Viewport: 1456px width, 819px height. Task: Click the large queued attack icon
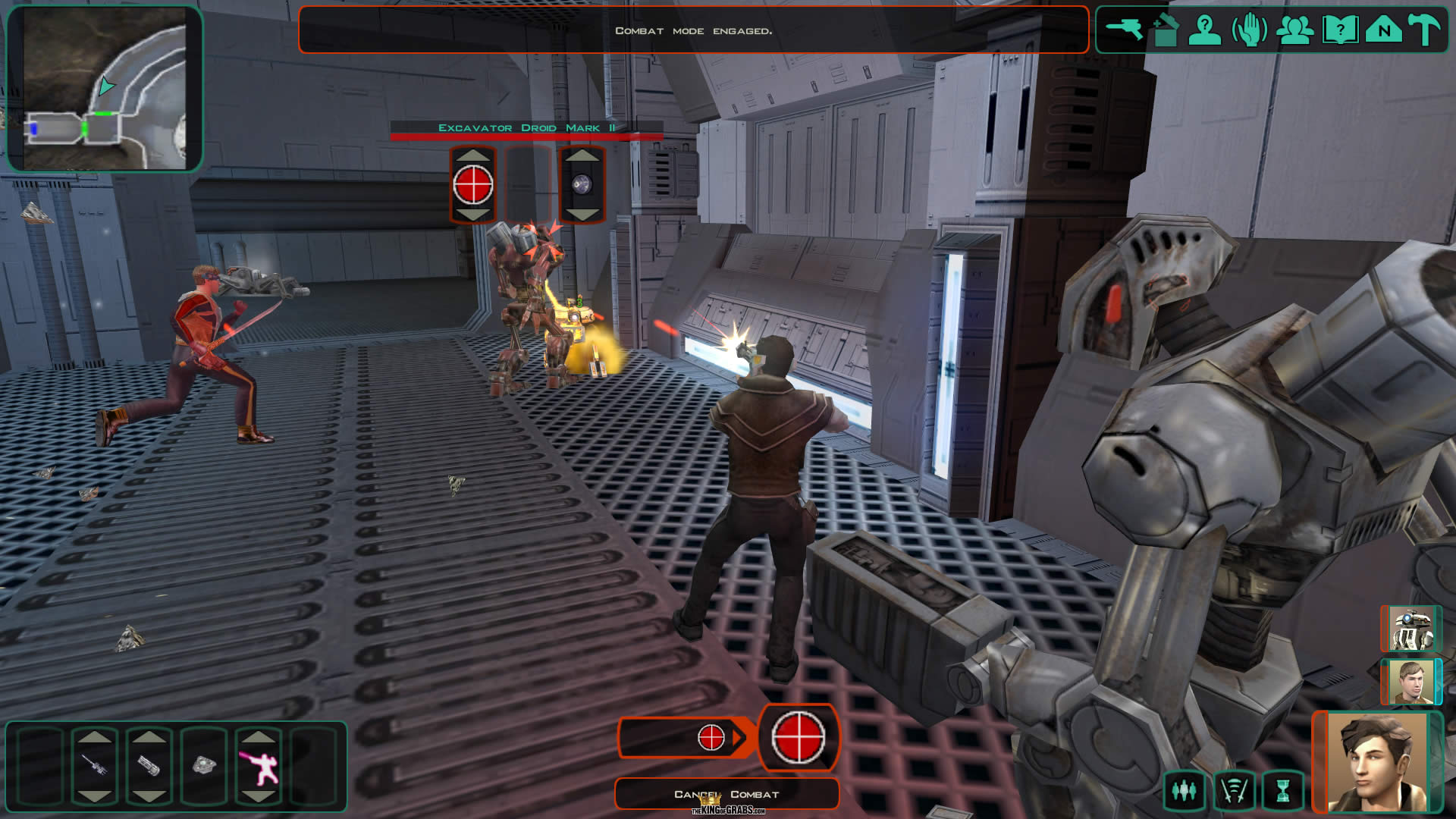coord(799,737)
